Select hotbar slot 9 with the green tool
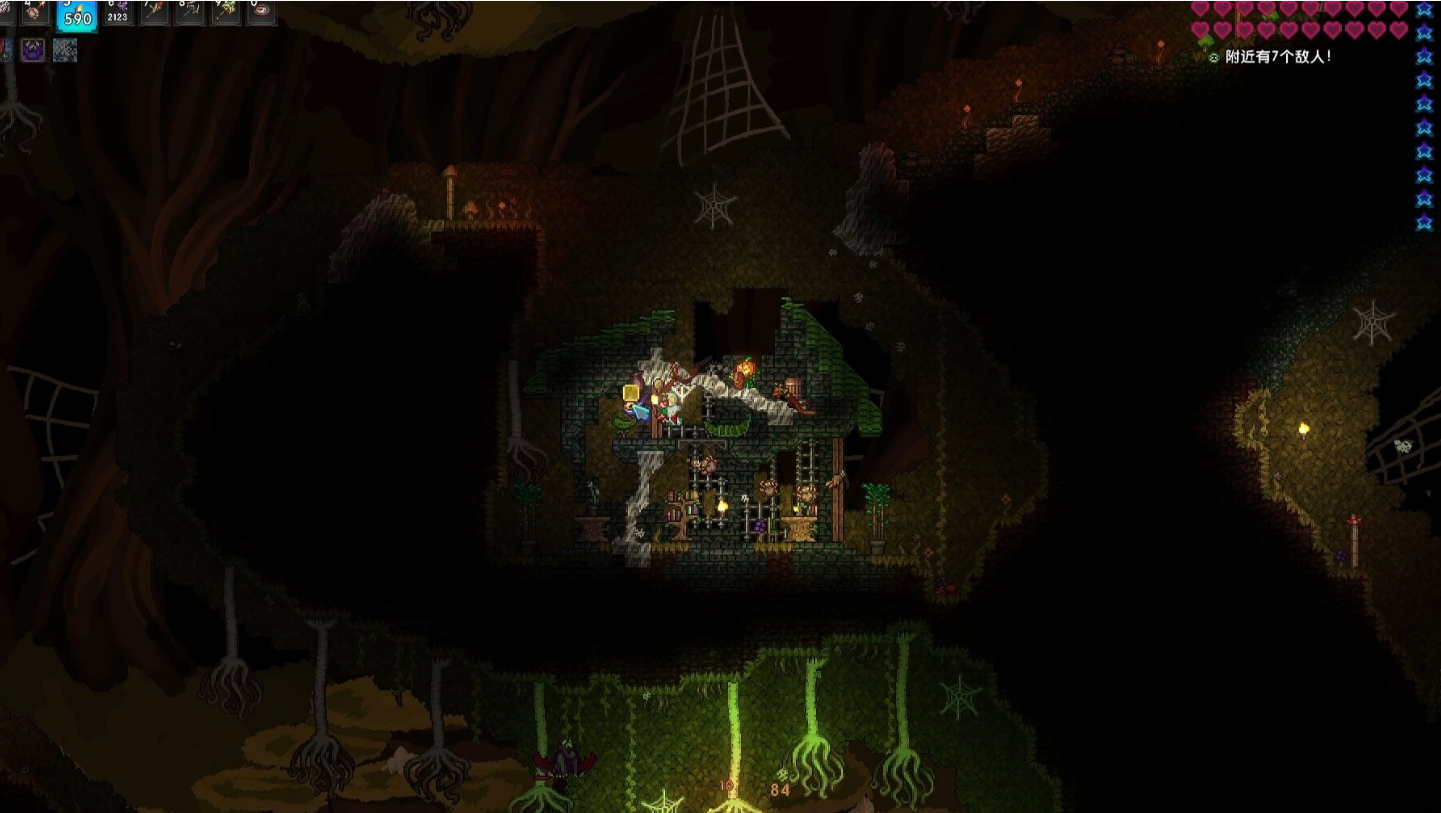 pos(225,12)
